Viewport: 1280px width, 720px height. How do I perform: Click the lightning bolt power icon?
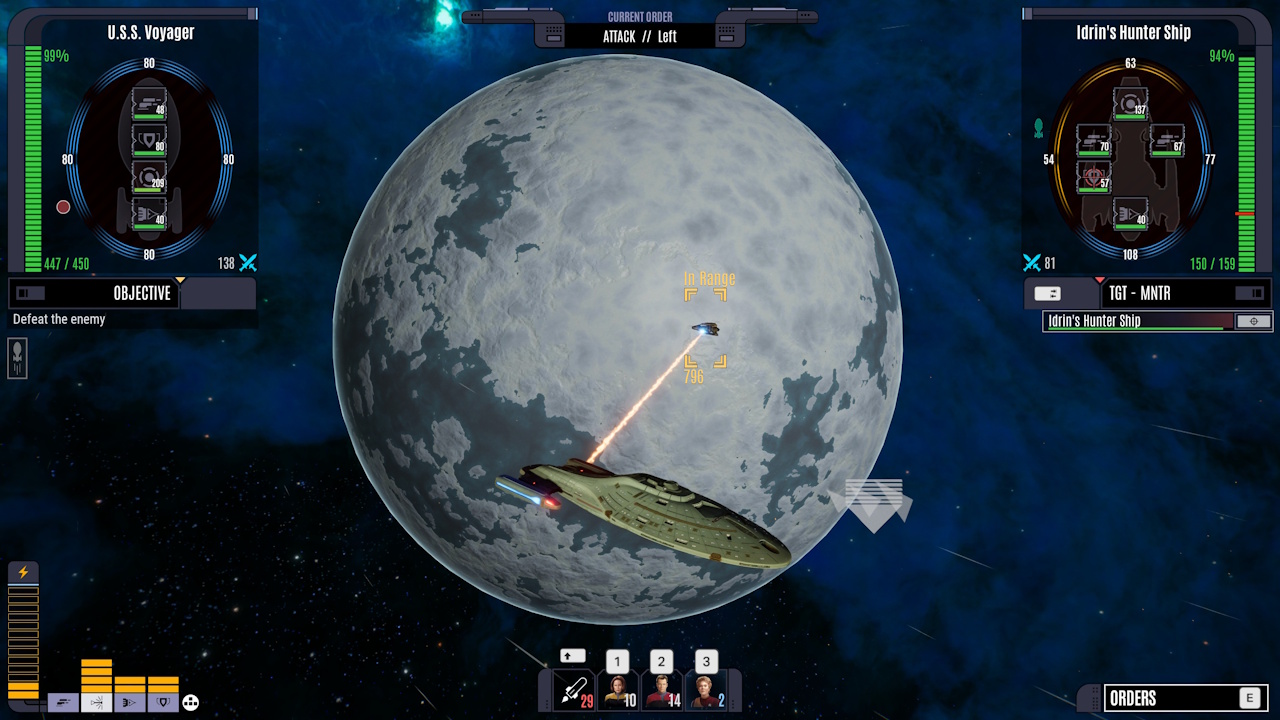[23, 571]
